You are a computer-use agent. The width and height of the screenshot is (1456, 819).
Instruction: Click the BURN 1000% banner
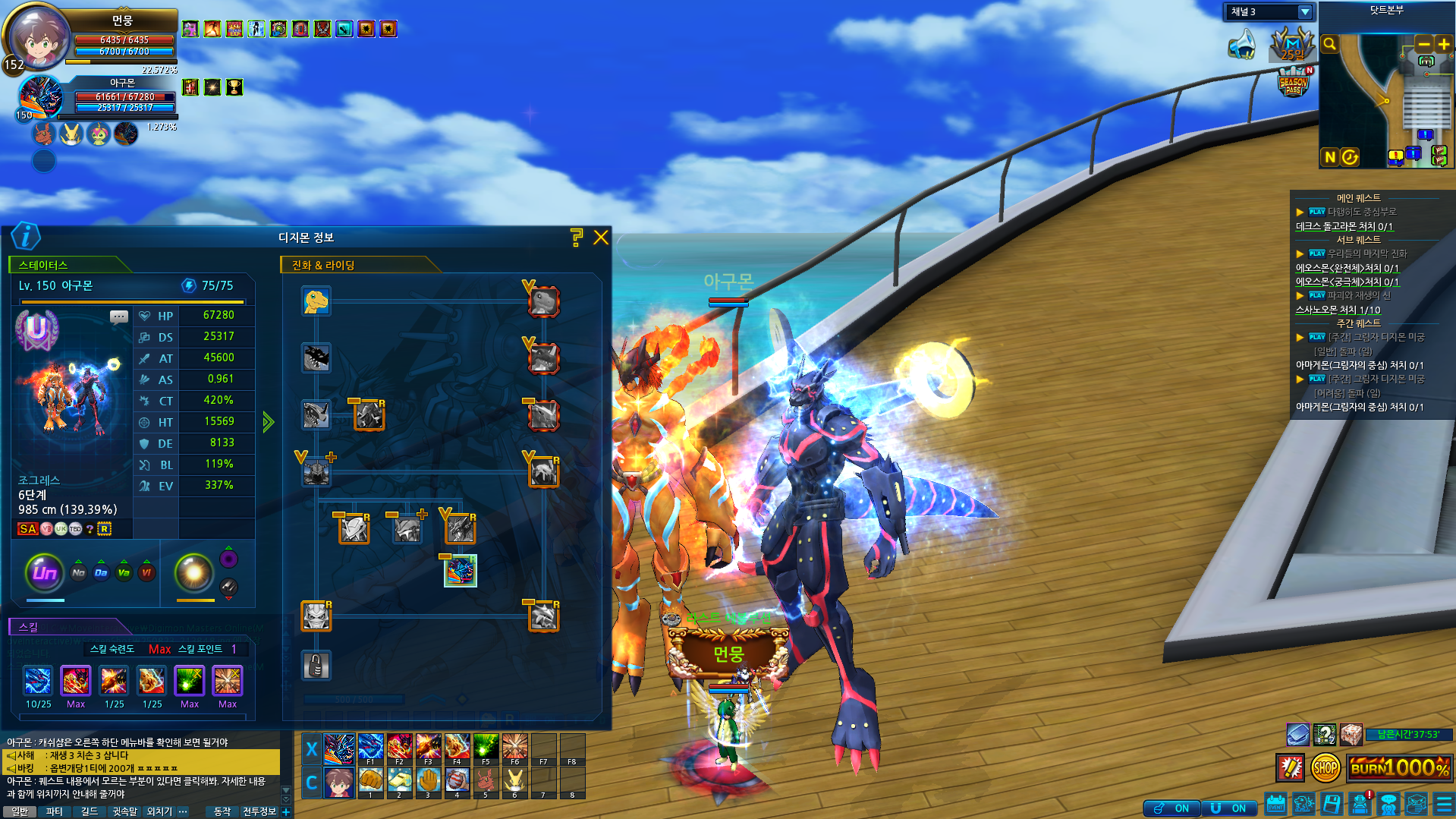pos(1399,768)
